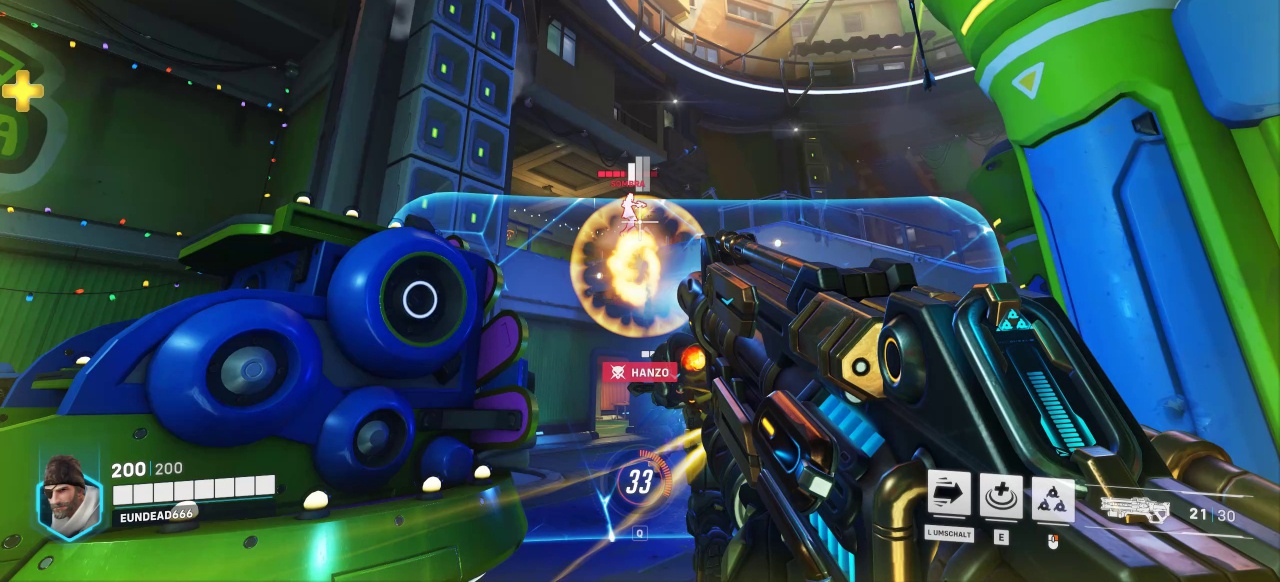
Task: Use the Biotic Field ability
Action: pyautogui.click(x=1001, y=496)
